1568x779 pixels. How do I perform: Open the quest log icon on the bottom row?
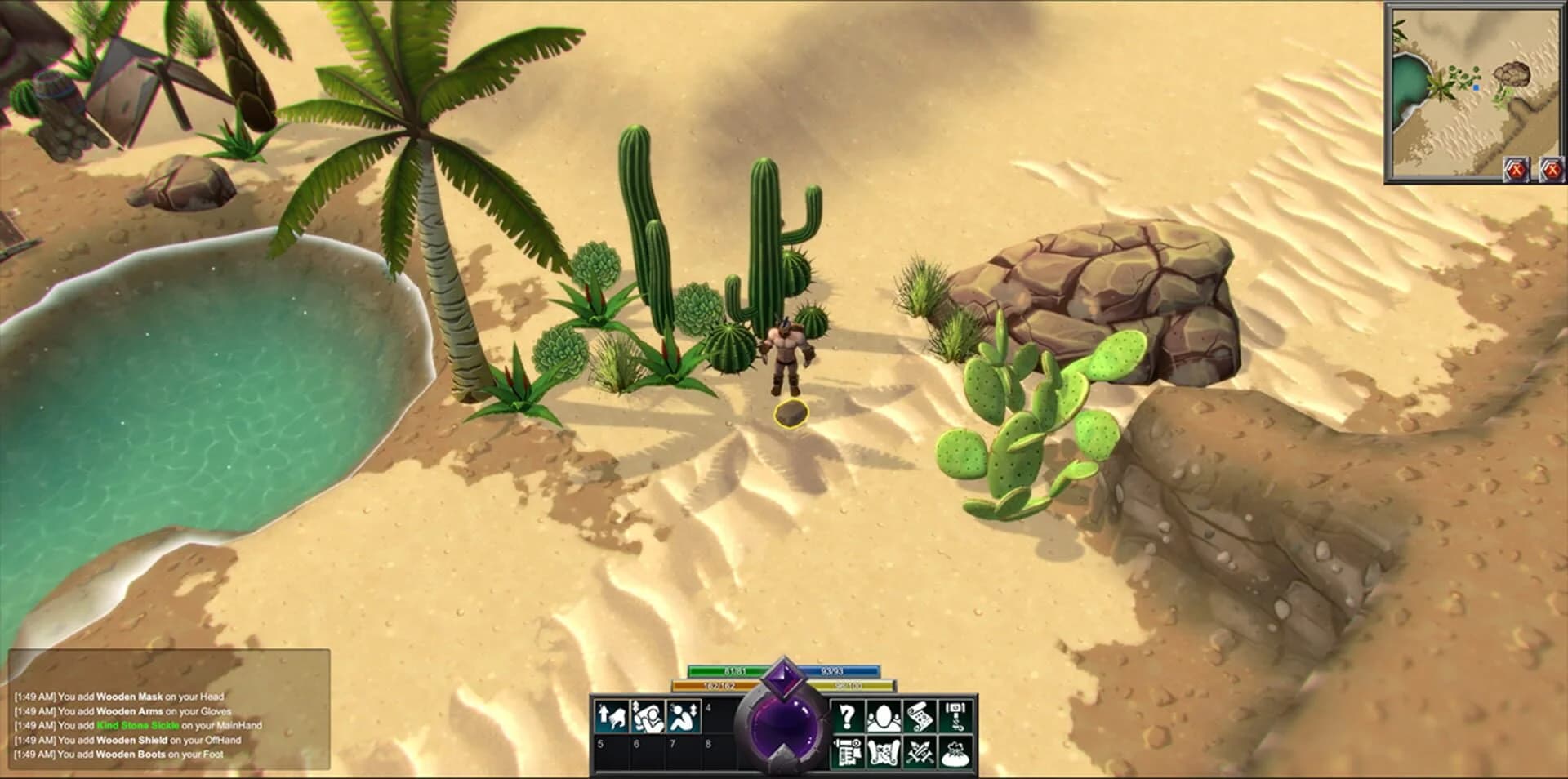(849, 753)
